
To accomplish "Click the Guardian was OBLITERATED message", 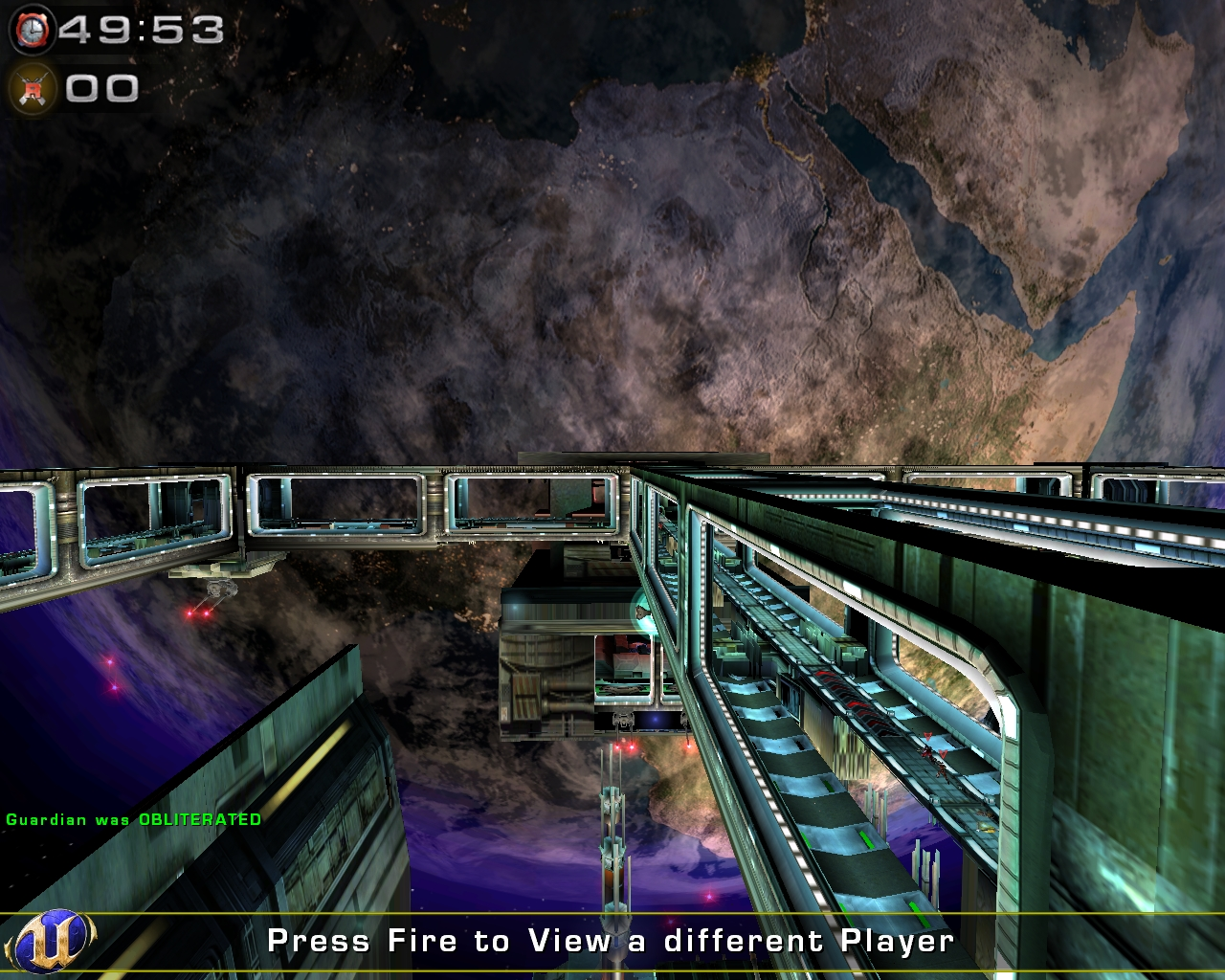I will (x=132, y=819).
